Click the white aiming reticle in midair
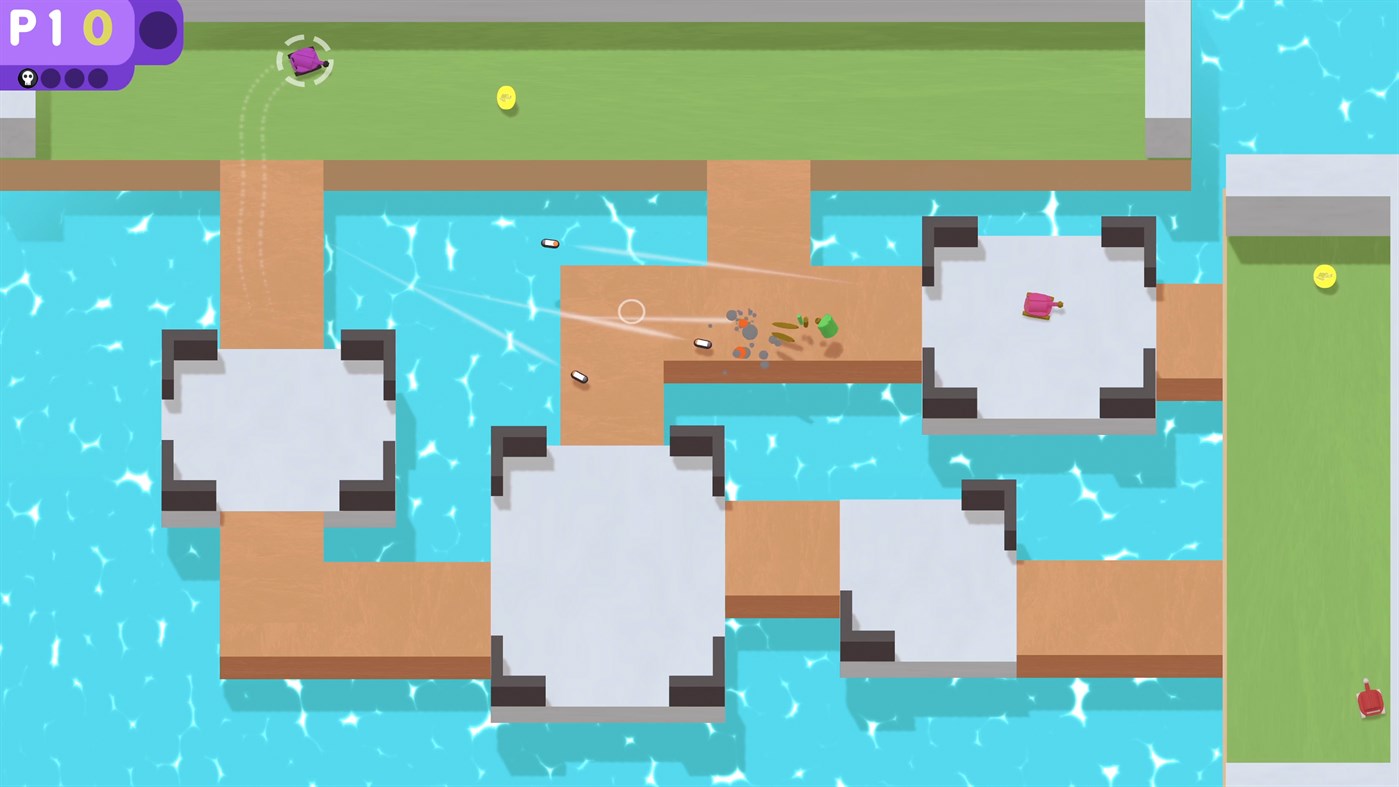 (631, 311)
